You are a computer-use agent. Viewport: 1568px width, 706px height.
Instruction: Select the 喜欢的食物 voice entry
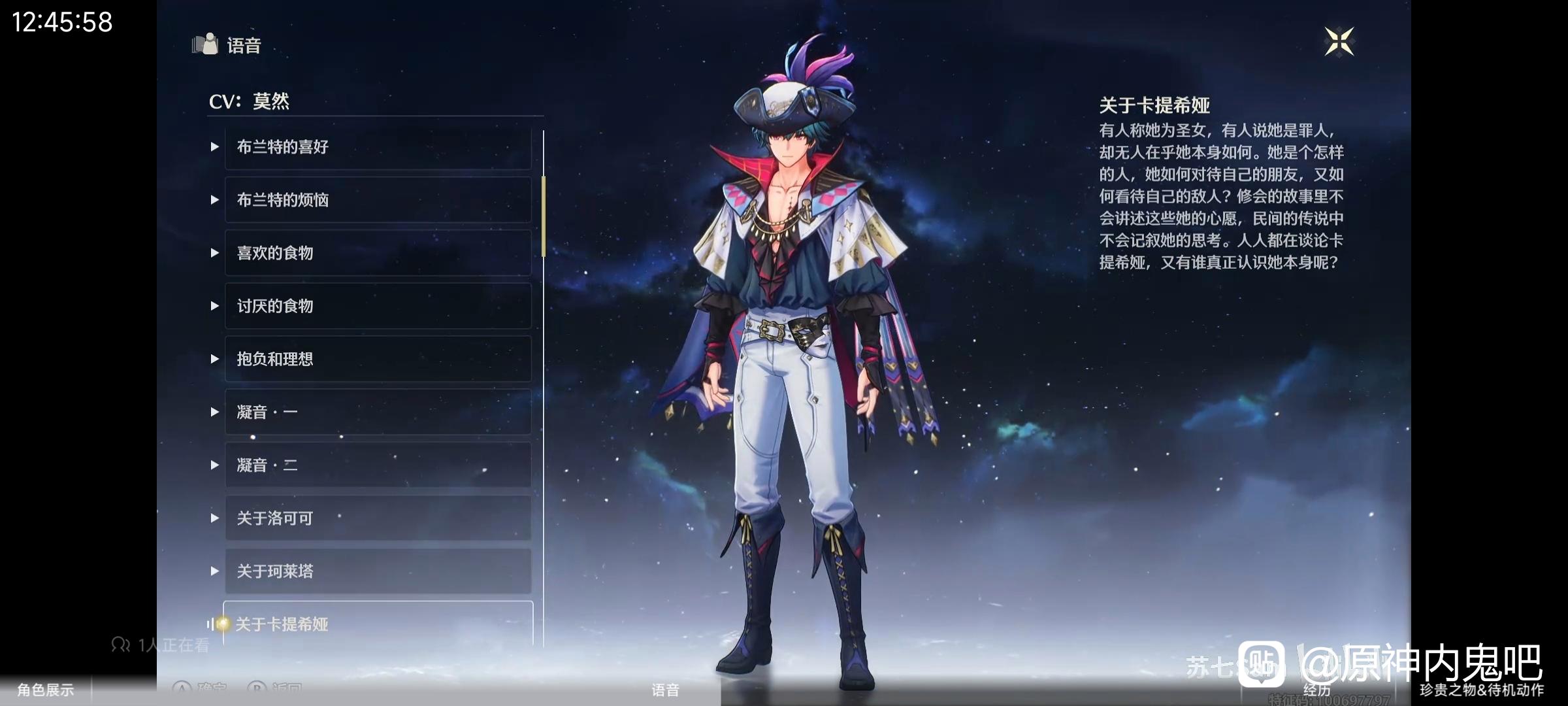378,253
